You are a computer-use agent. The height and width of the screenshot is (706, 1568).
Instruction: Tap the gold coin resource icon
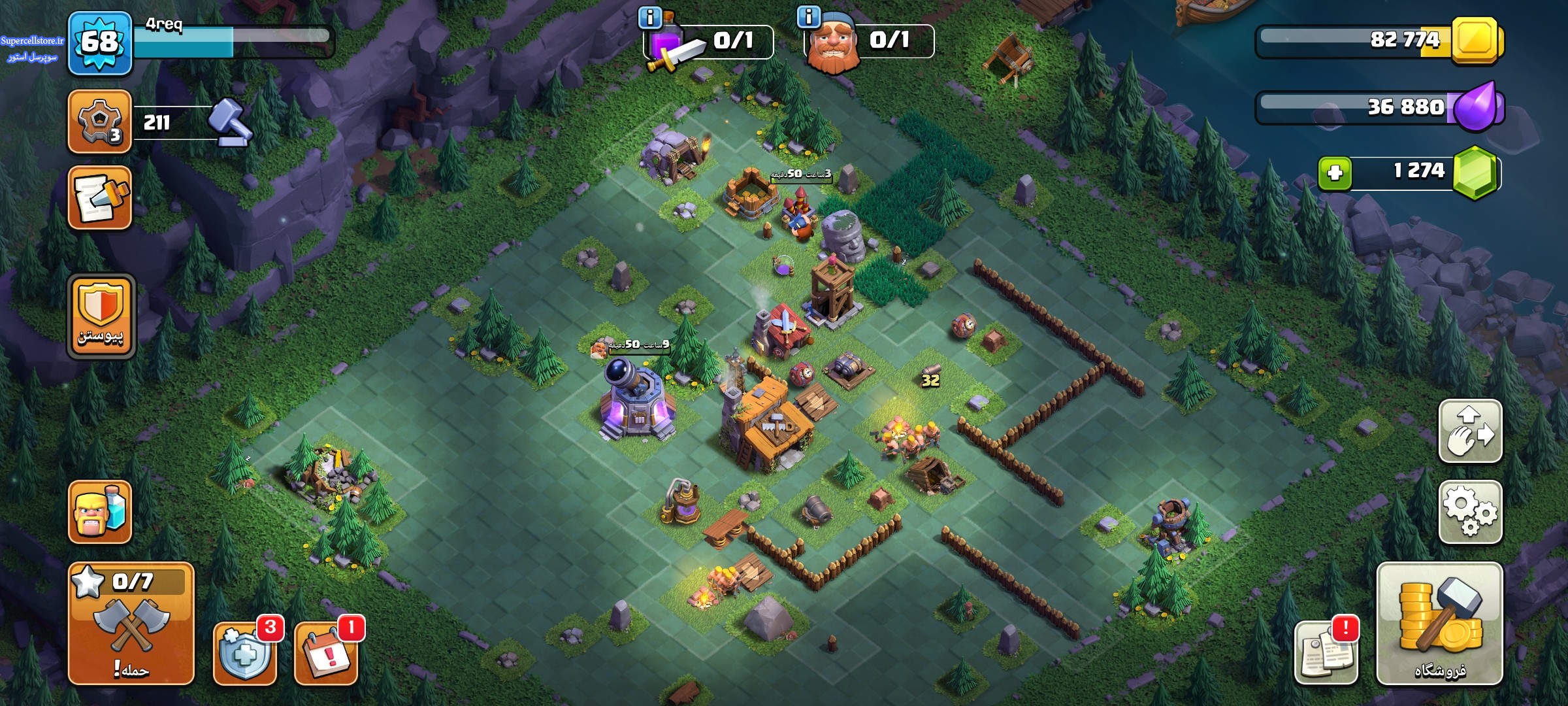pyautogui.click(x=1475, y=41)
